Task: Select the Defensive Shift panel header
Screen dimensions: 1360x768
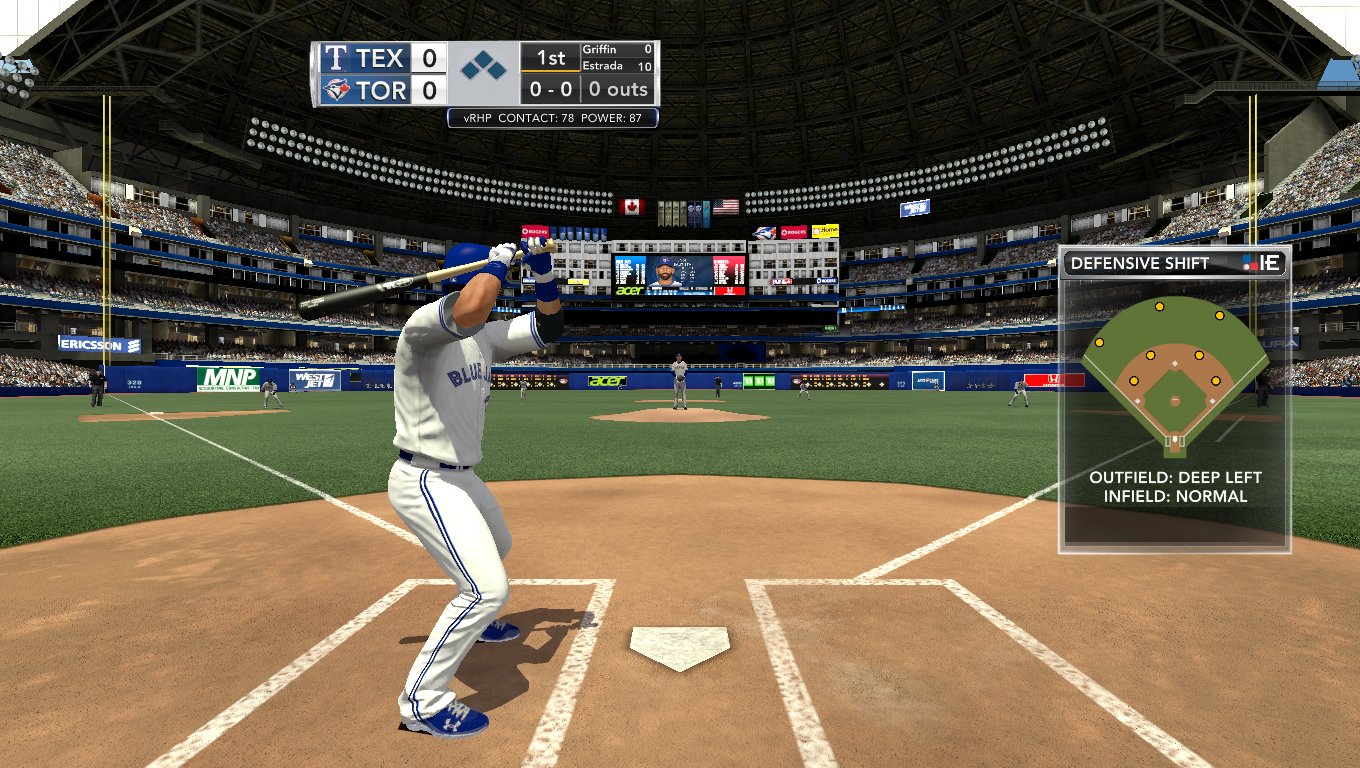Action: [x=1174, y=264]
